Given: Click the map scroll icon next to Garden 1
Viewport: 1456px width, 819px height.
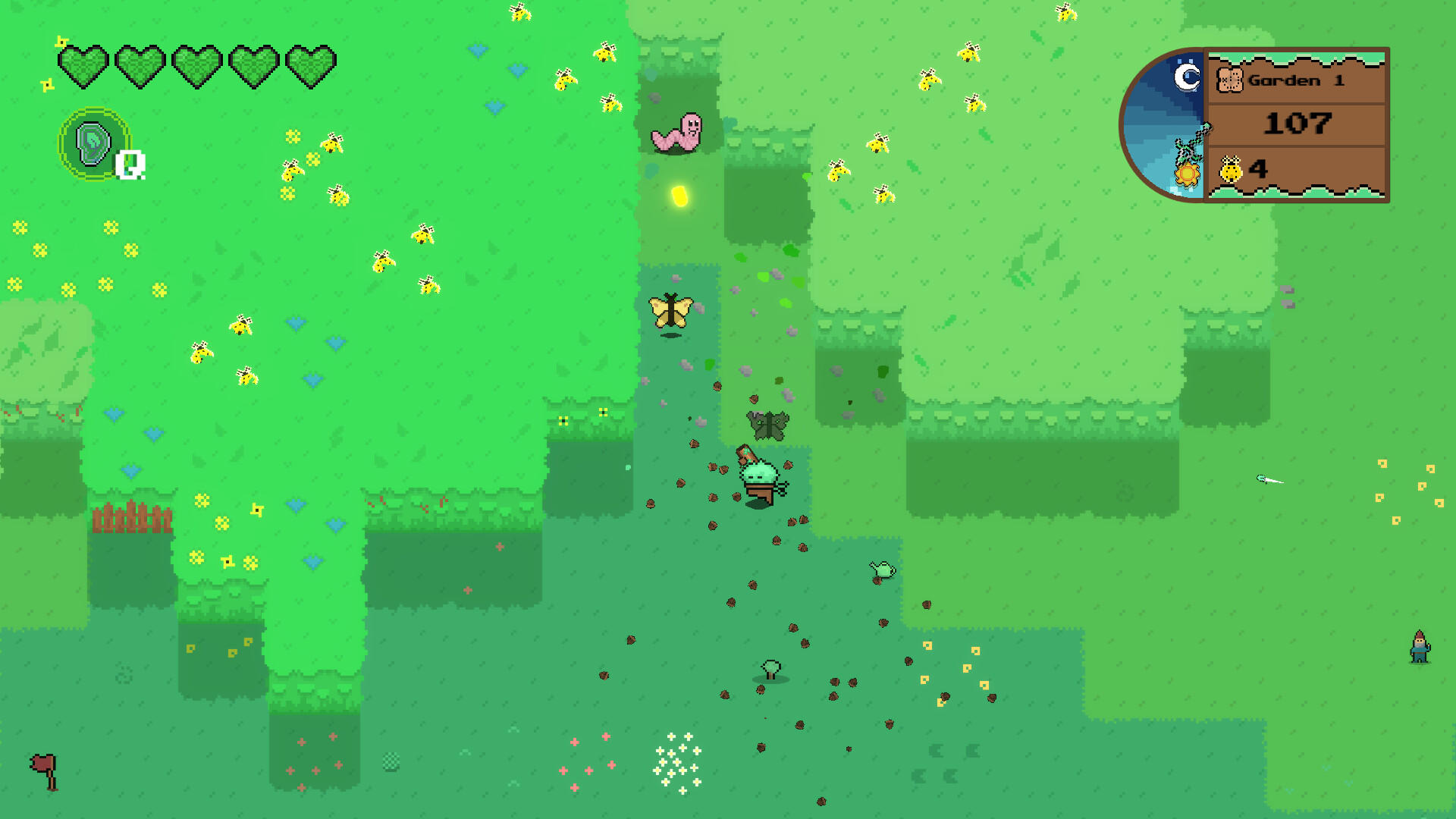Looking at the screenshot, I should tap(1231, 79).
